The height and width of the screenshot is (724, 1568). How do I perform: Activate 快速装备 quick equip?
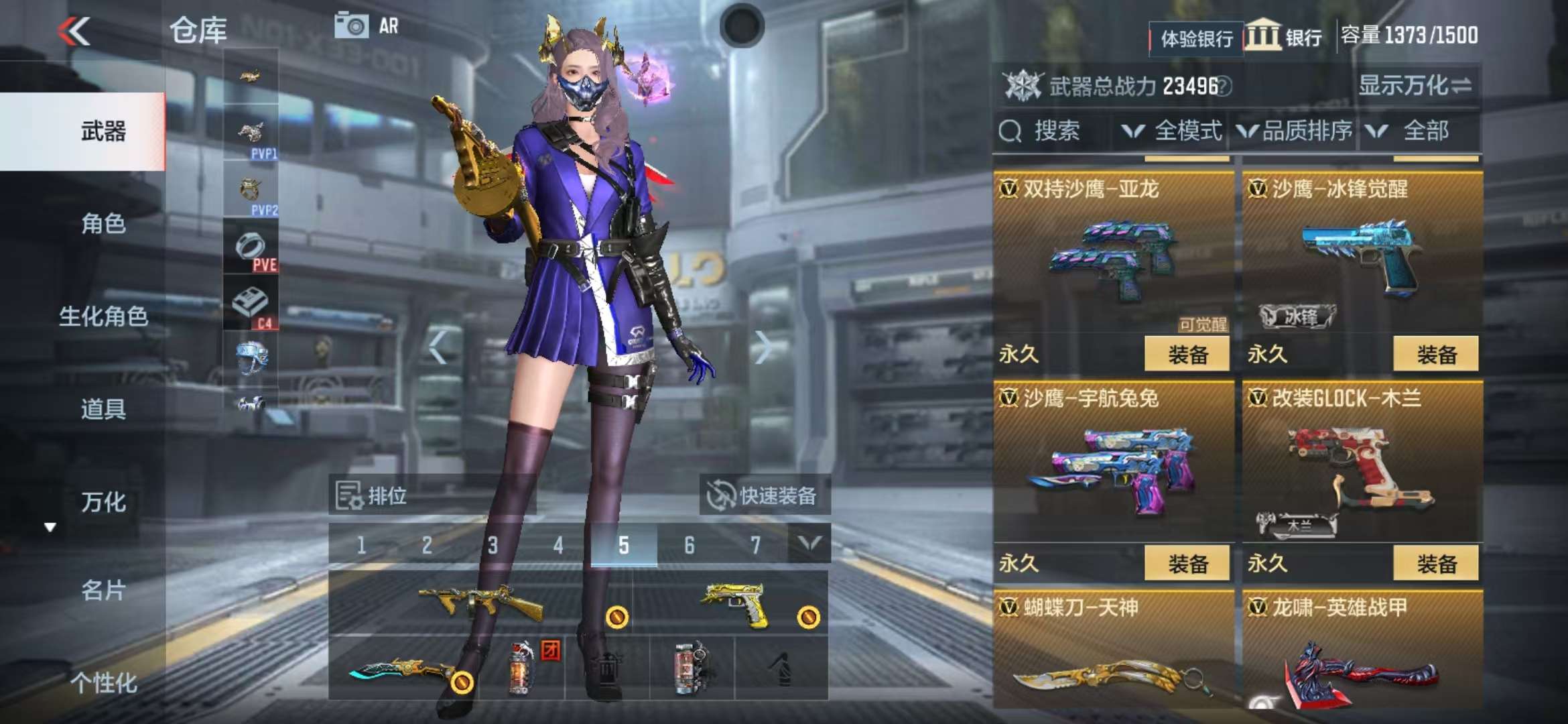coord(764,496)
